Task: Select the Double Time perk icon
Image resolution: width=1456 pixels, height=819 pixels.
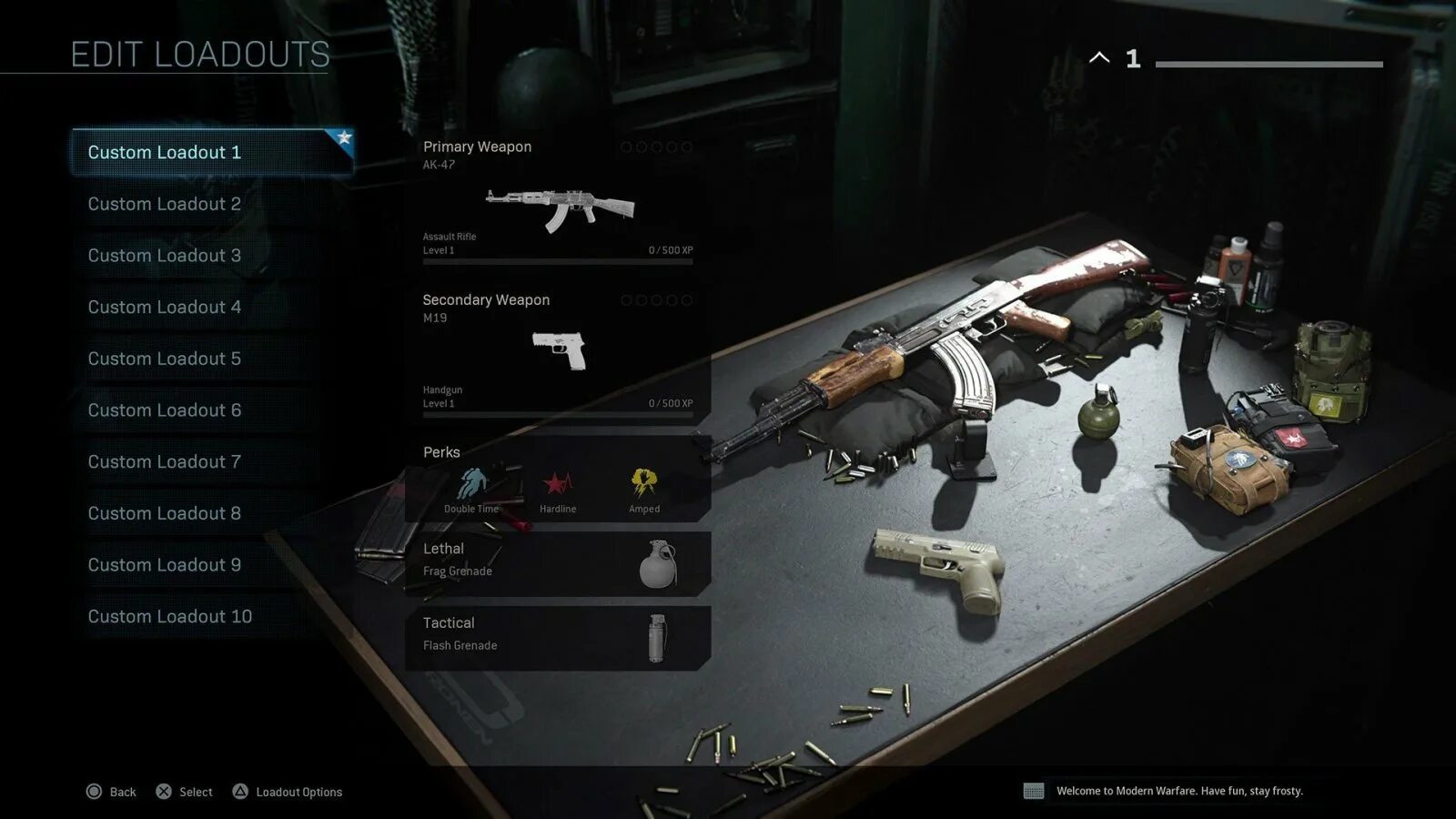Action: [471, 483]
